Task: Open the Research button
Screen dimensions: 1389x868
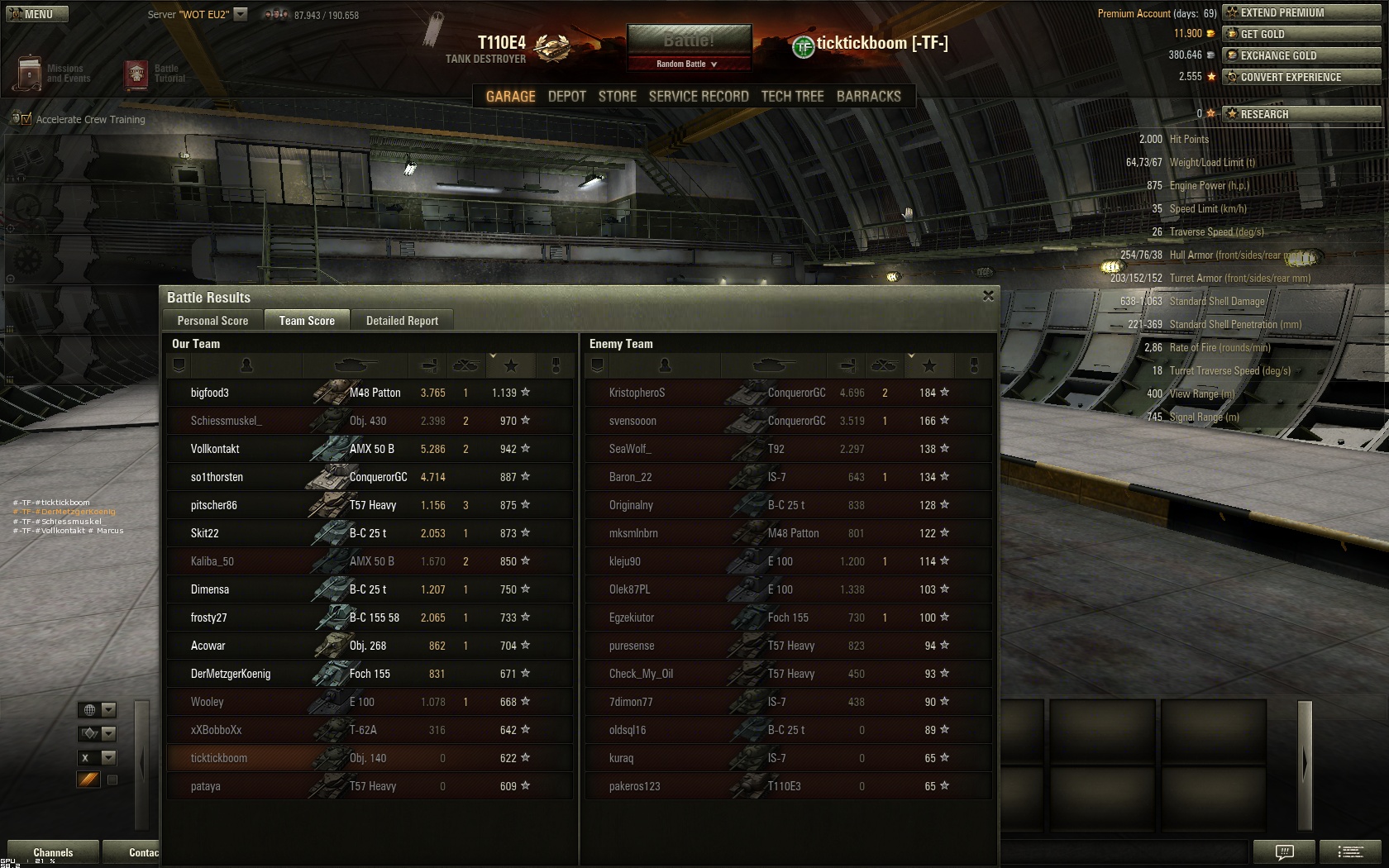Action: click(x=1301, y=114)
